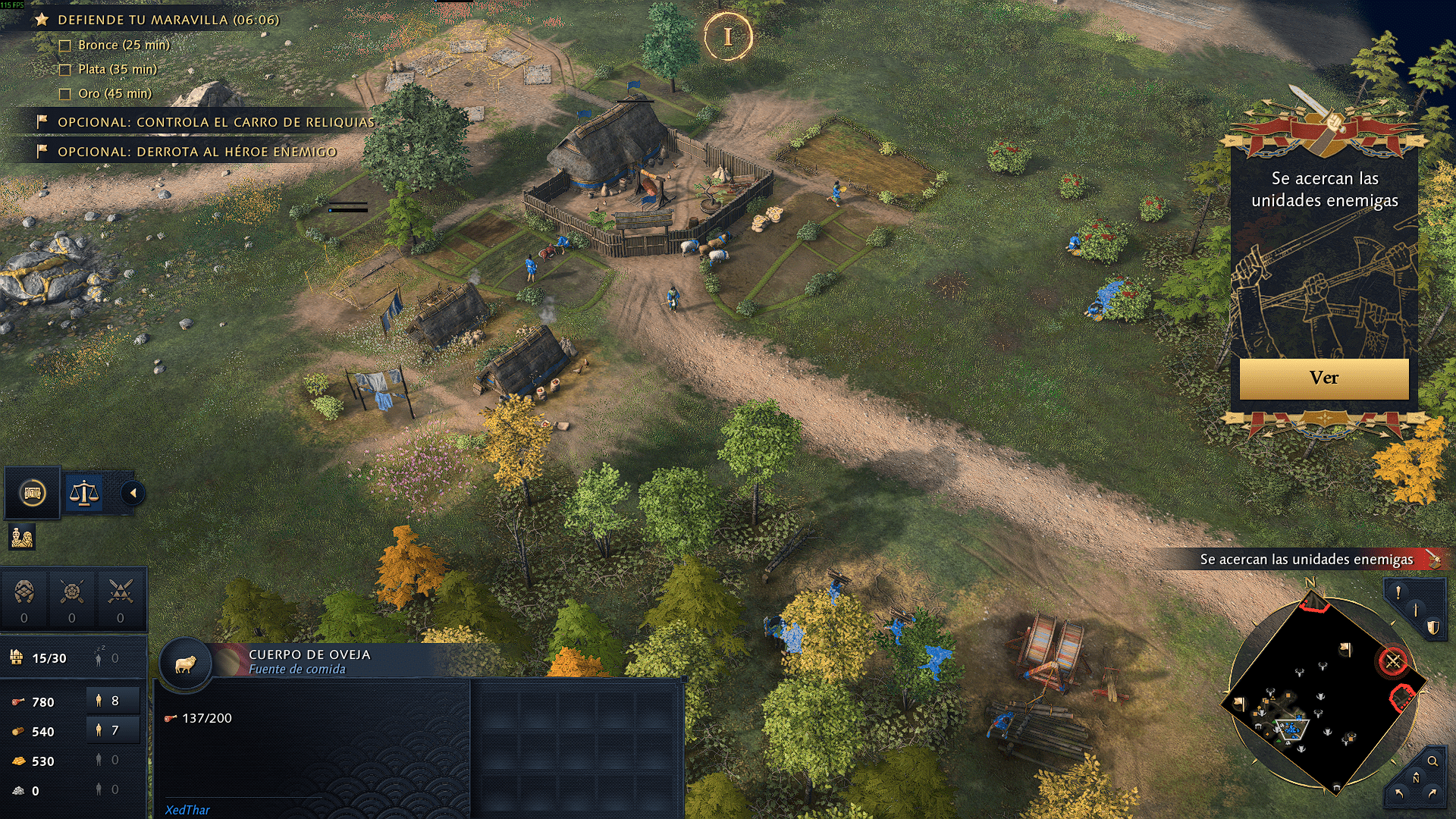
Task: Activate the exclamation ping button by minimap
Action: (x=1398, y=593)
